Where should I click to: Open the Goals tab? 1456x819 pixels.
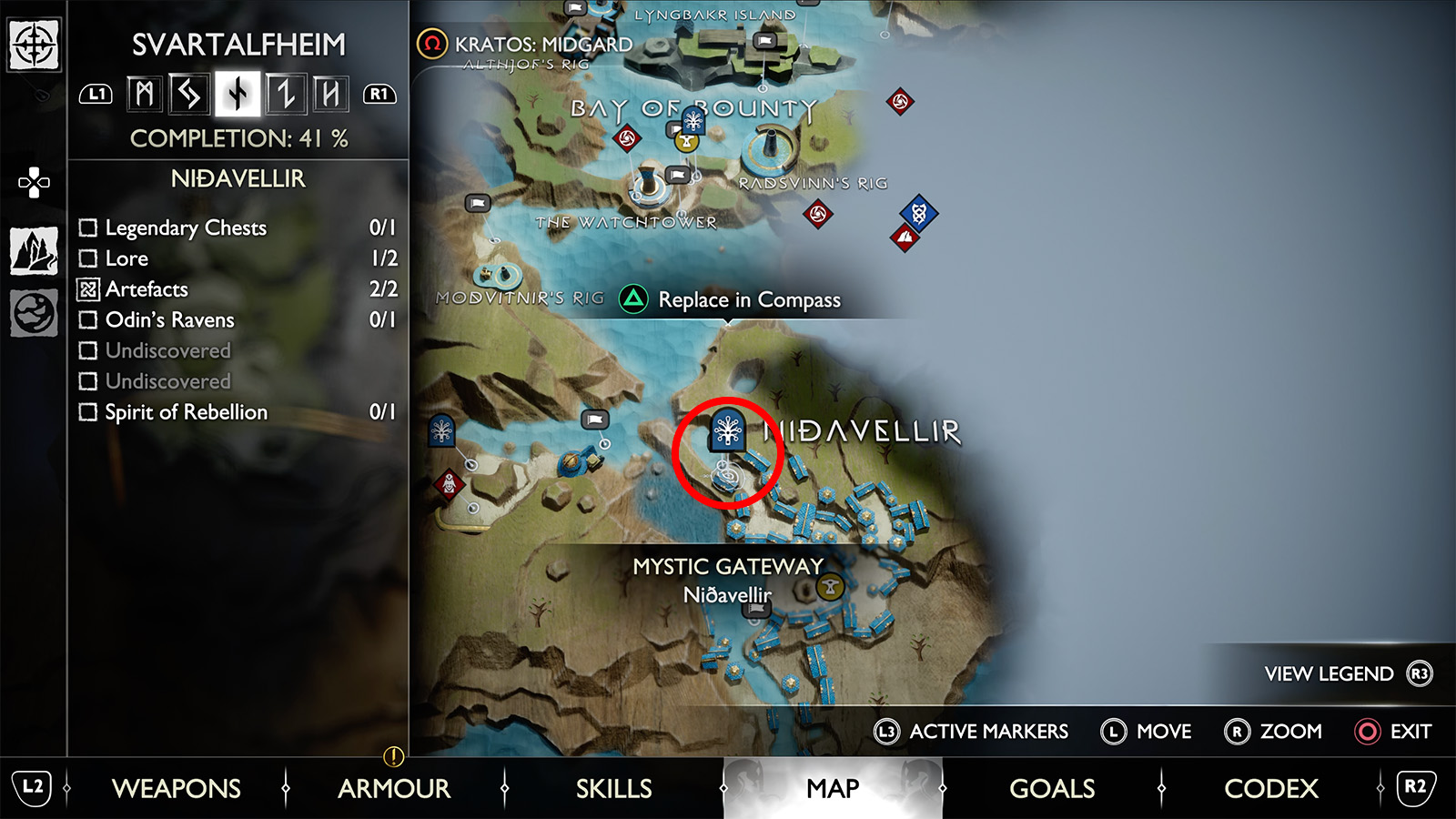click(1052, 788)
